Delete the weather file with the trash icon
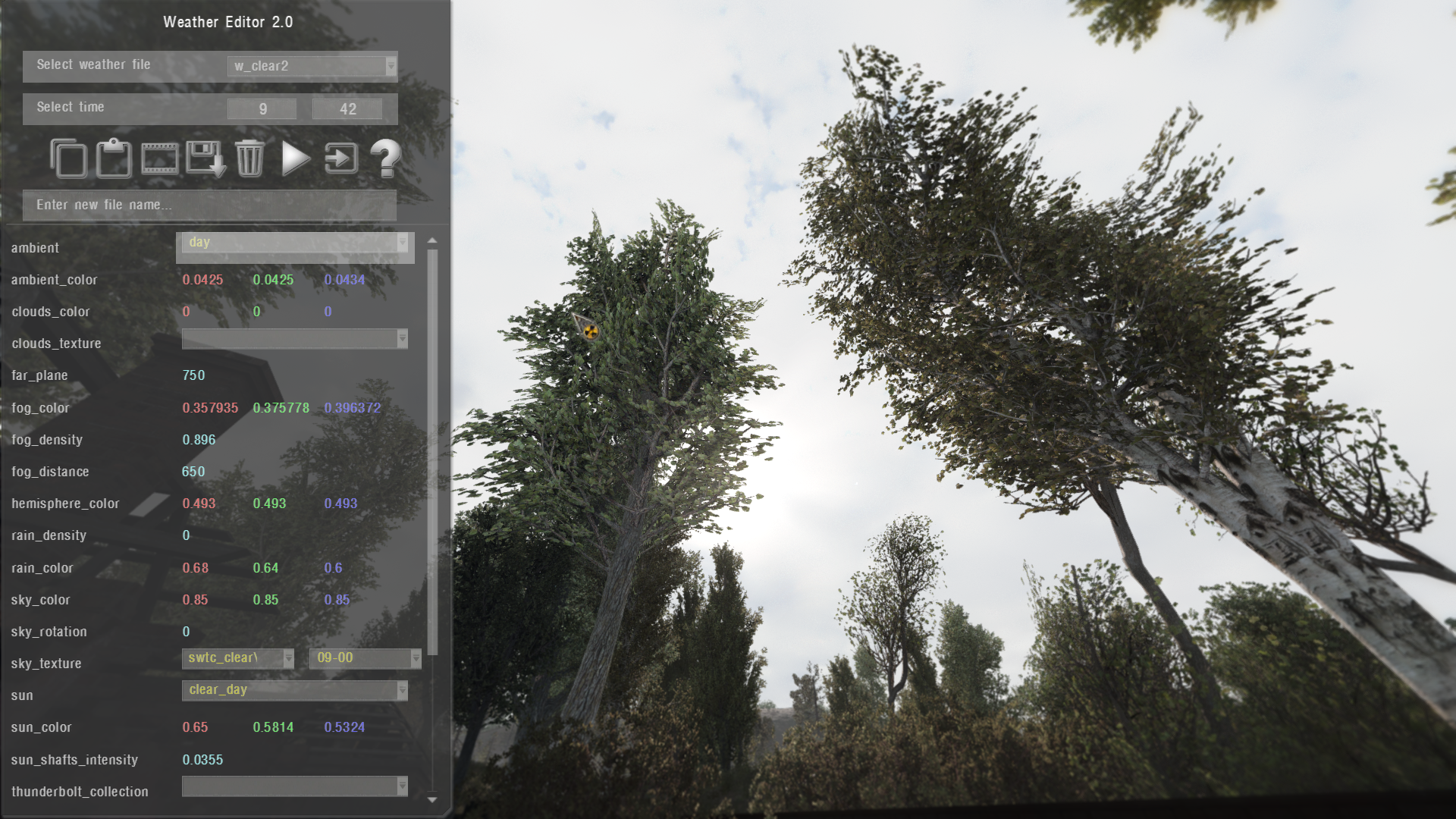The width and height of the screenshot is (1456, 819). [x=249, y=158]
